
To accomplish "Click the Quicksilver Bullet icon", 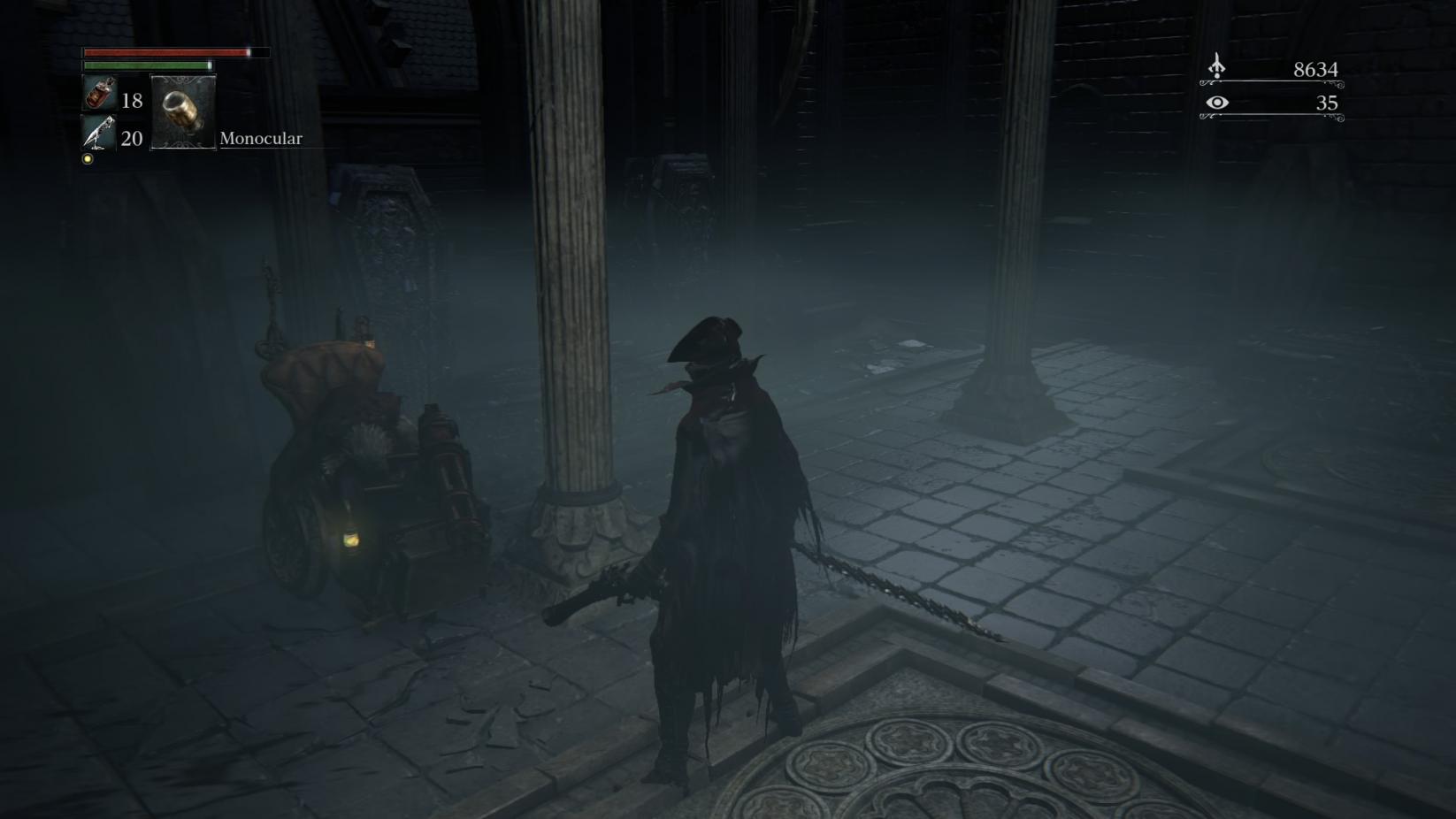I will (x=99, y=134).
